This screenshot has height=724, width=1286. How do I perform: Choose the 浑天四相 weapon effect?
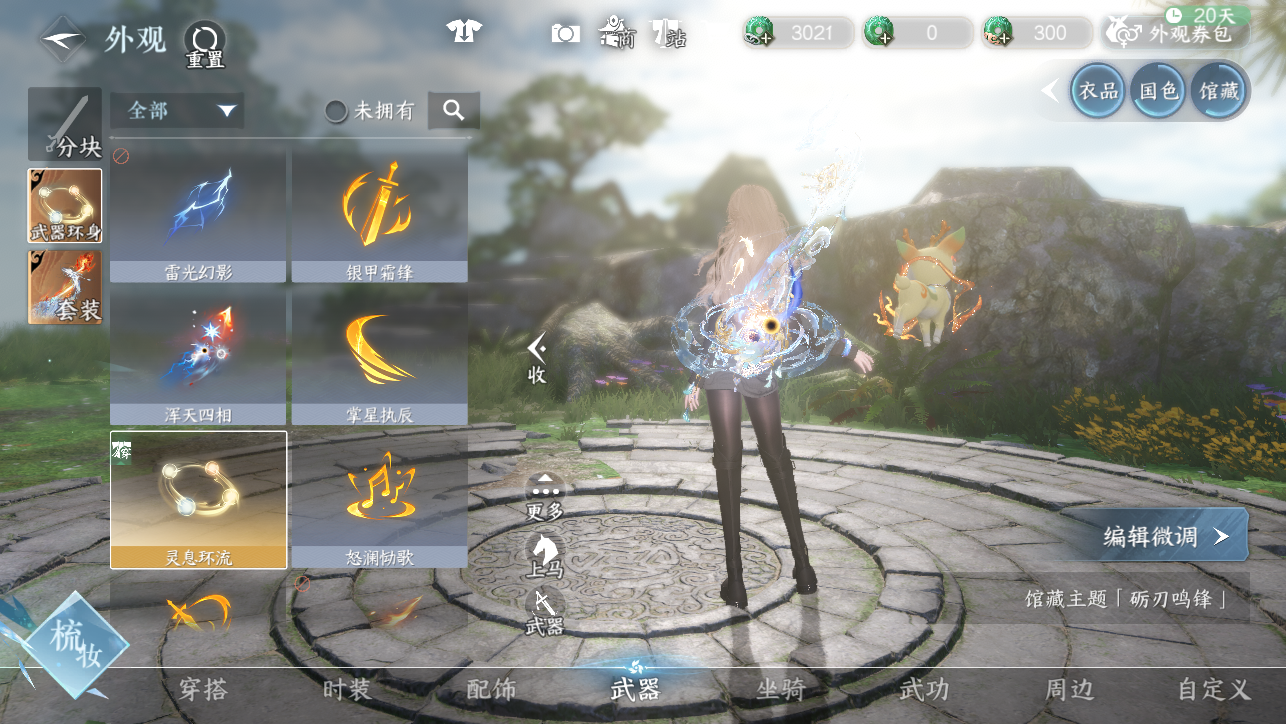pos(198,357)
